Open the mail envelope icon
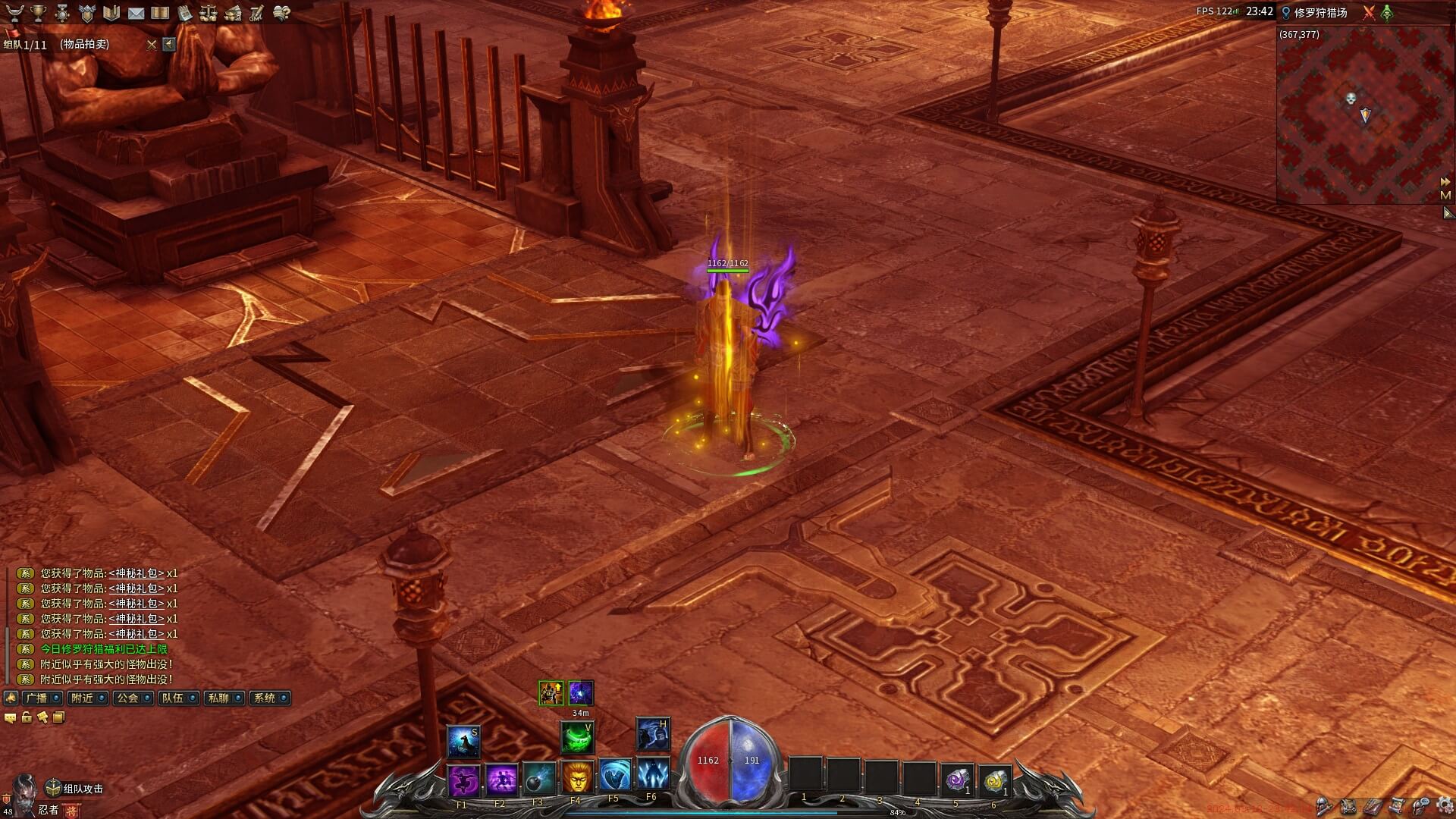Screen dimensions: 1456x819 click(x=136, y=13)
